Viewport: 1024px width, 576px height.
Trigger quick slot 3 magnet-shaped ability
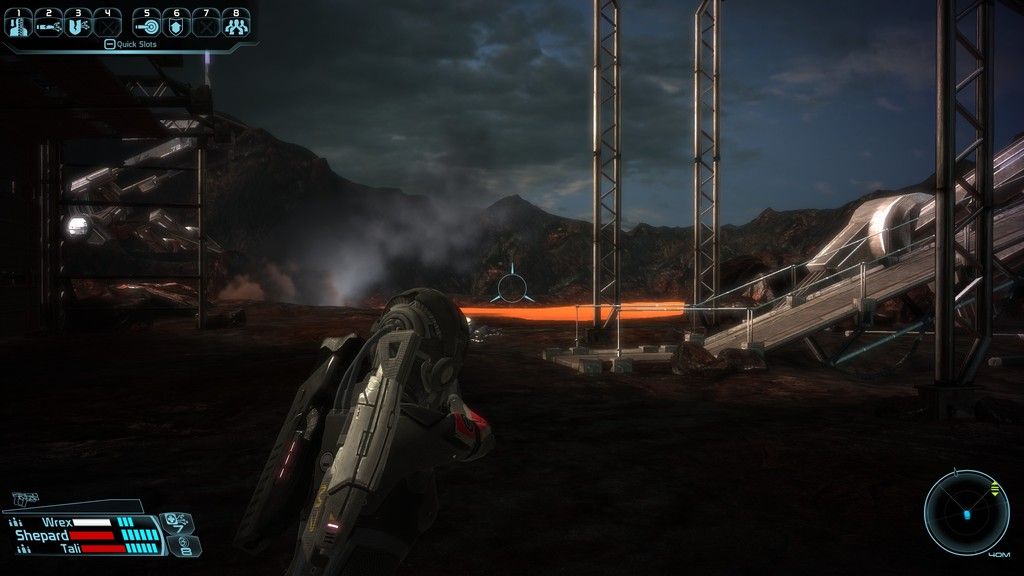pyautogui.click(x=78, y=26)
